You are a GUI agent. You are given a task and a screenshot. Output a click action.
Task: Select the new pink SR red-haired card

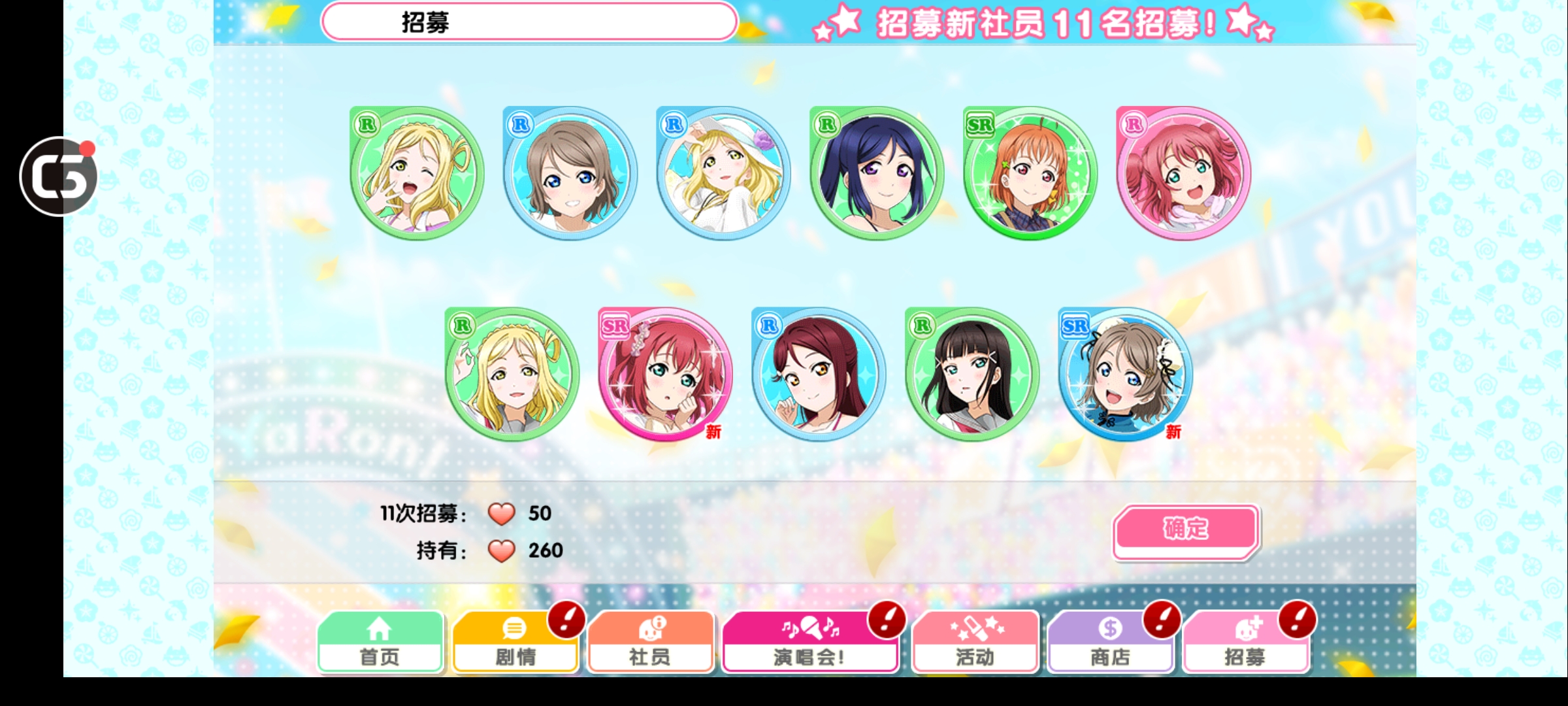pos(665,375)
